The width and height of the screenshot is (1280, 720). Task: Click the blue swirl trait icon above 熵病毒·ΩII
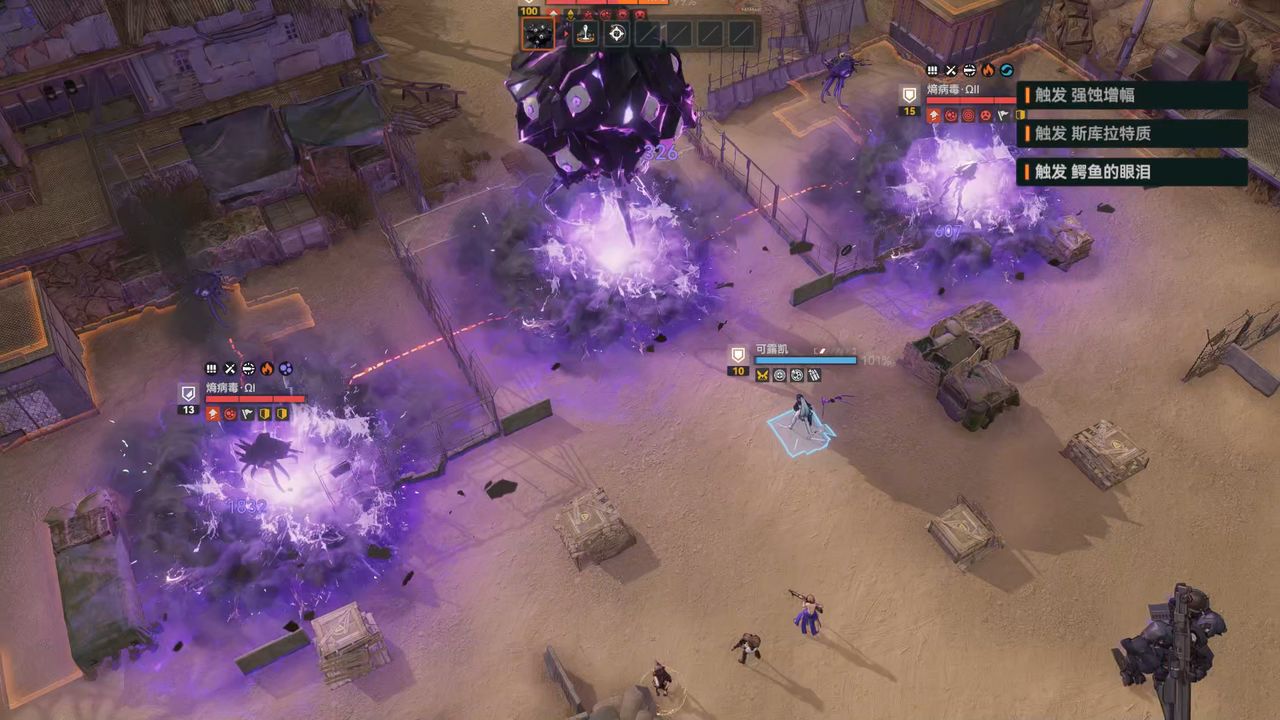pyautogui.click(x=1006, y=70)
